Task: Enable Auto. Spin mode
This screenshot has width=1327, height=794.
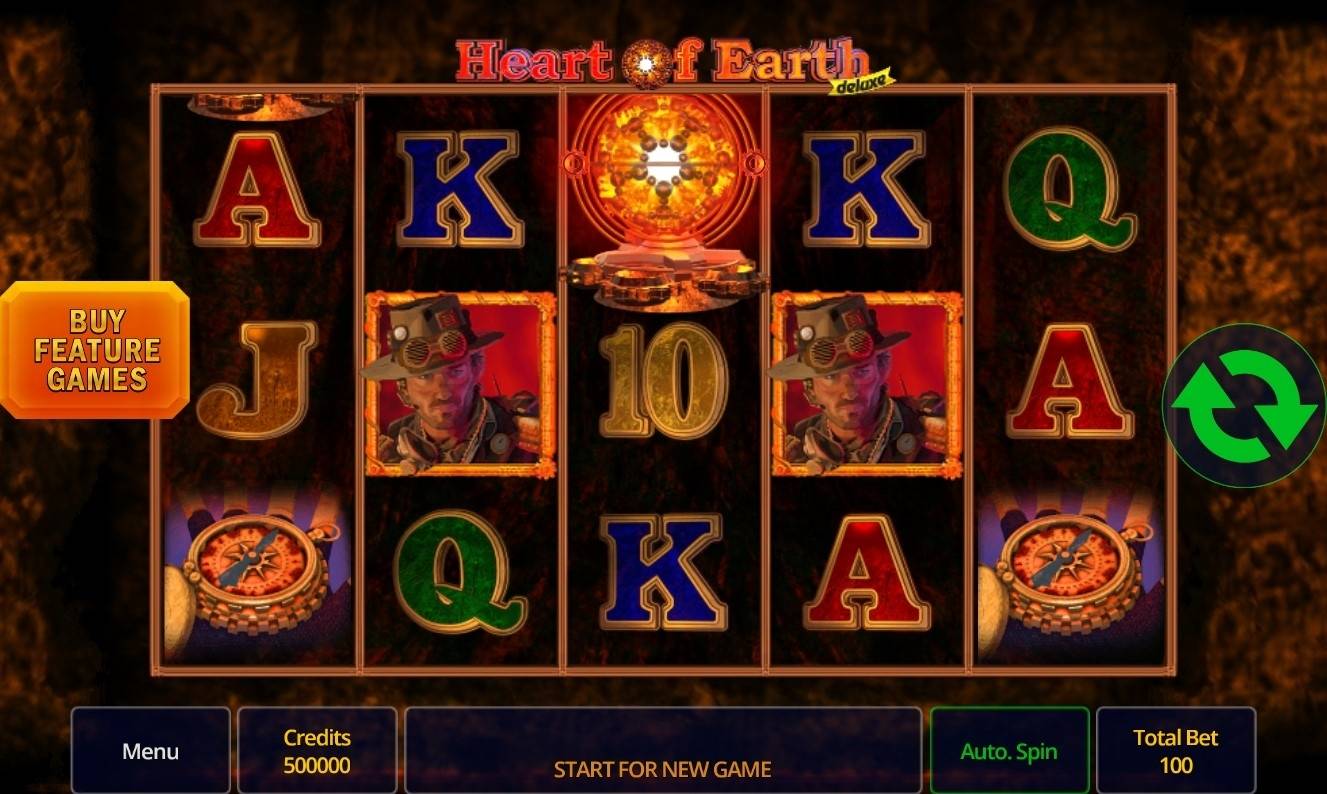Action: (x=1009, y=751)
